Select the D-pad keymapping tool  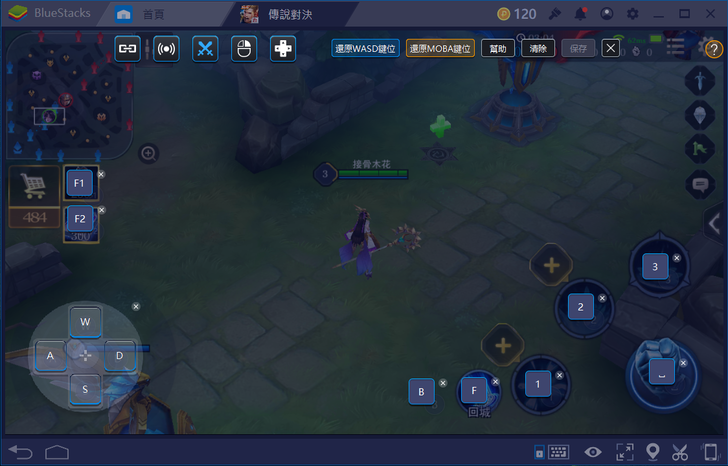283,48
